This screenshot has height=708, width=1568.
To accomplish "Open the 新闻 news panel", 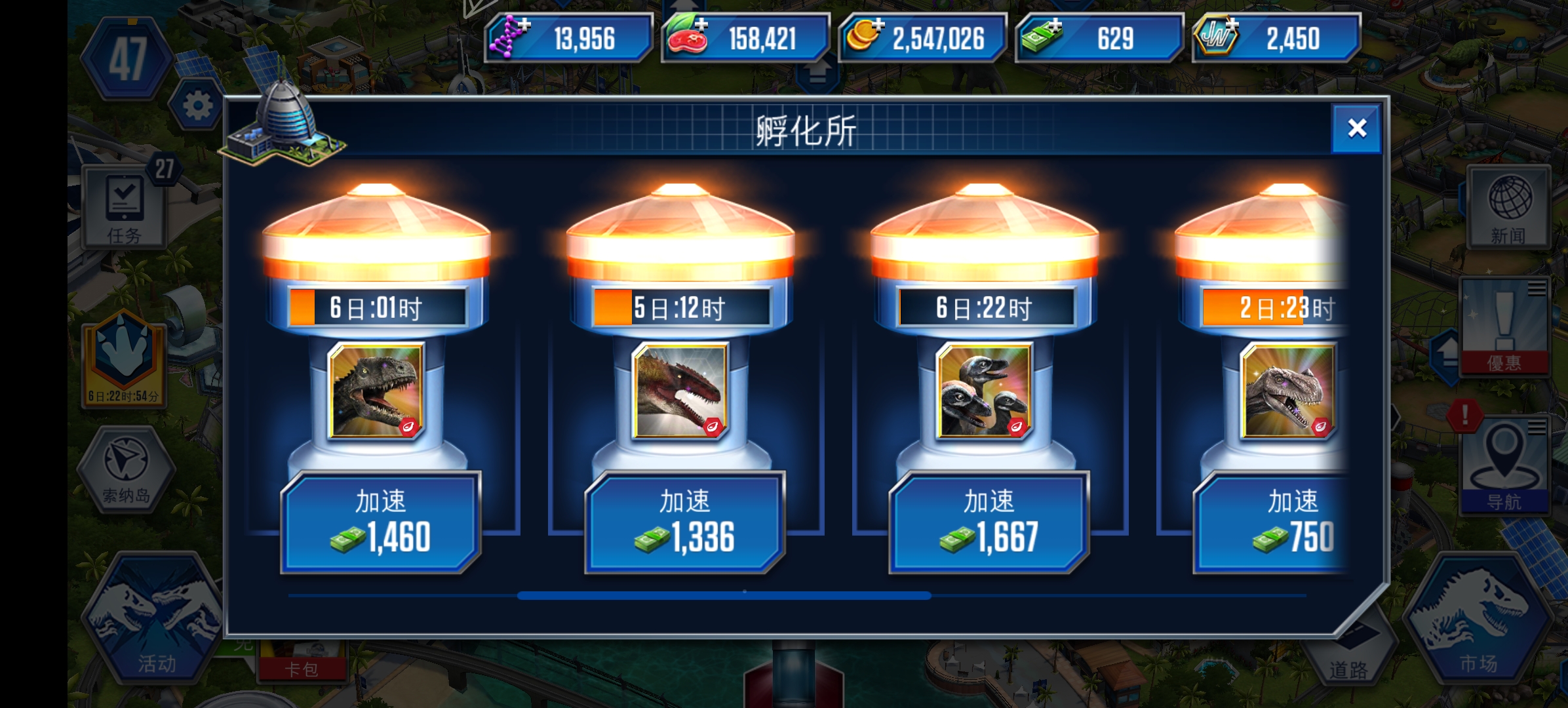I will [1508, 206].
